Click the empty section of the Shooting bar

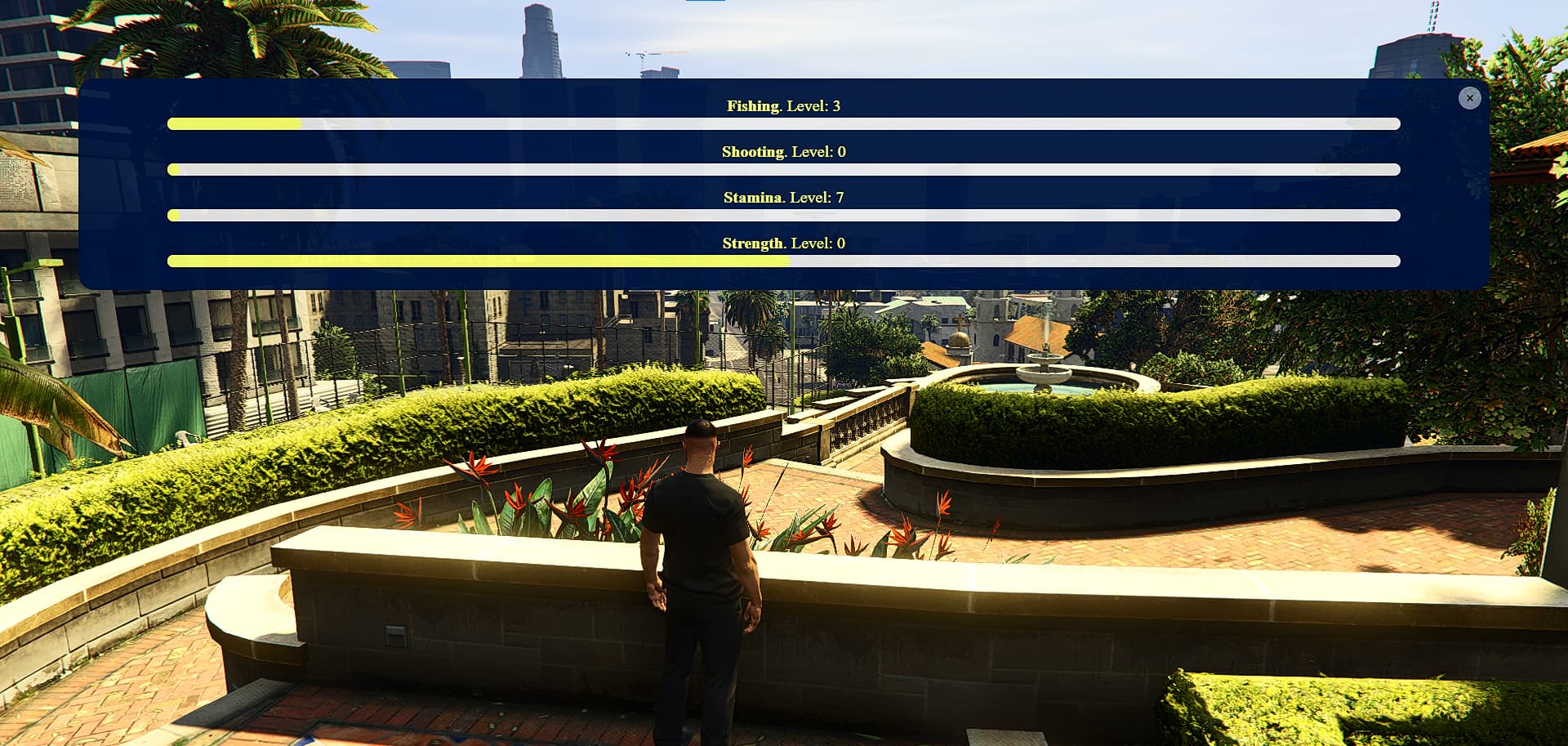(x=817, y=169)
